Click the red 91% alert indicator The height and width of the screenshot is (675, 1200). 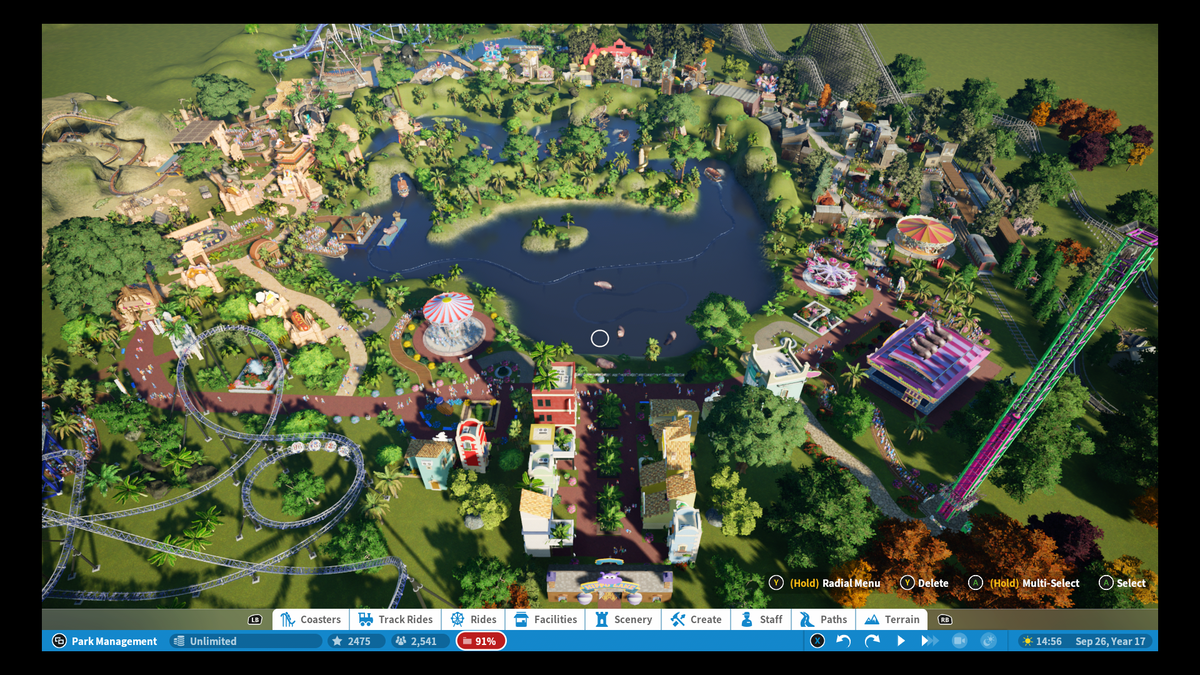pos(481,641)
